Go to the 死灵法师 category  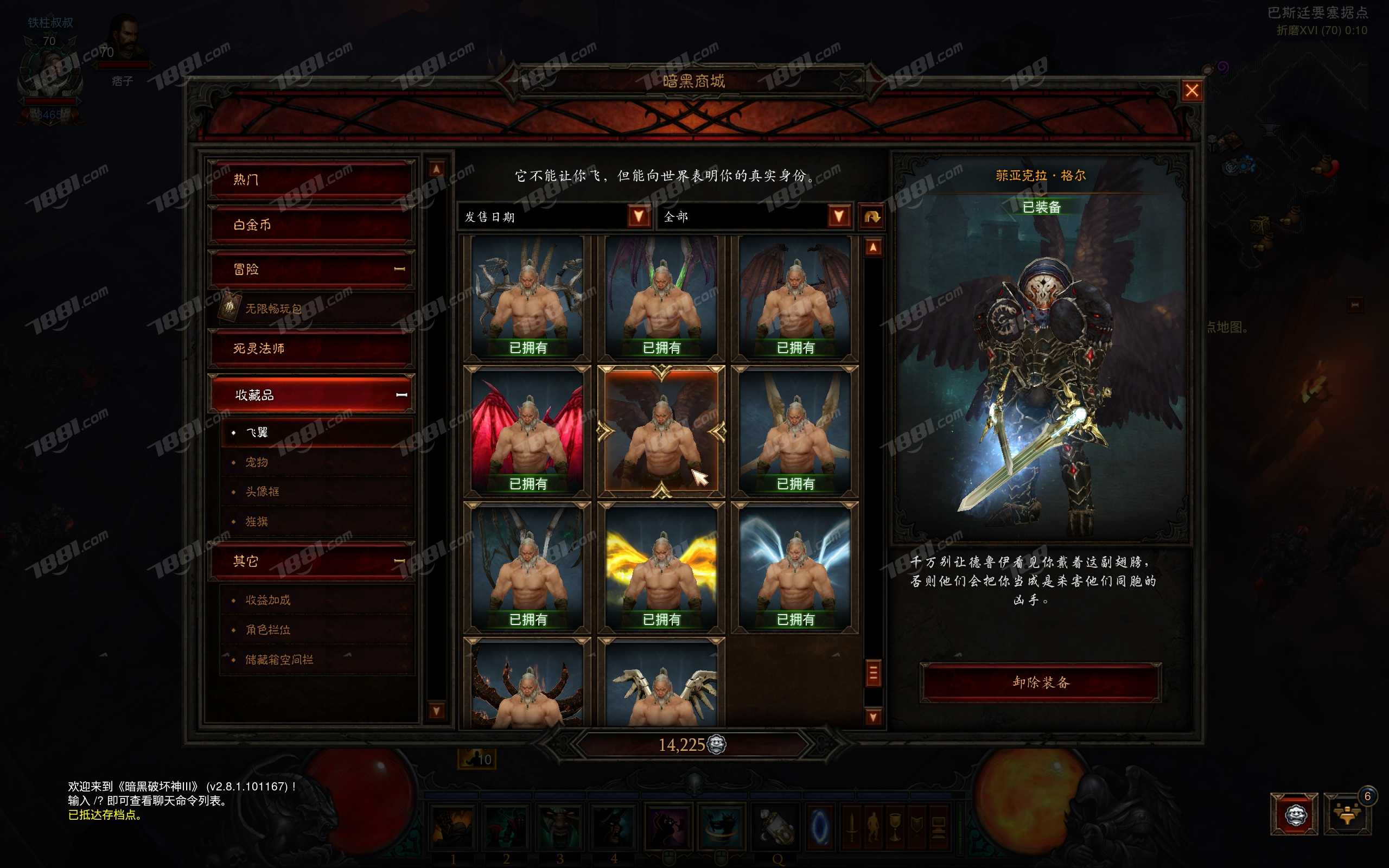coord(310,348)
